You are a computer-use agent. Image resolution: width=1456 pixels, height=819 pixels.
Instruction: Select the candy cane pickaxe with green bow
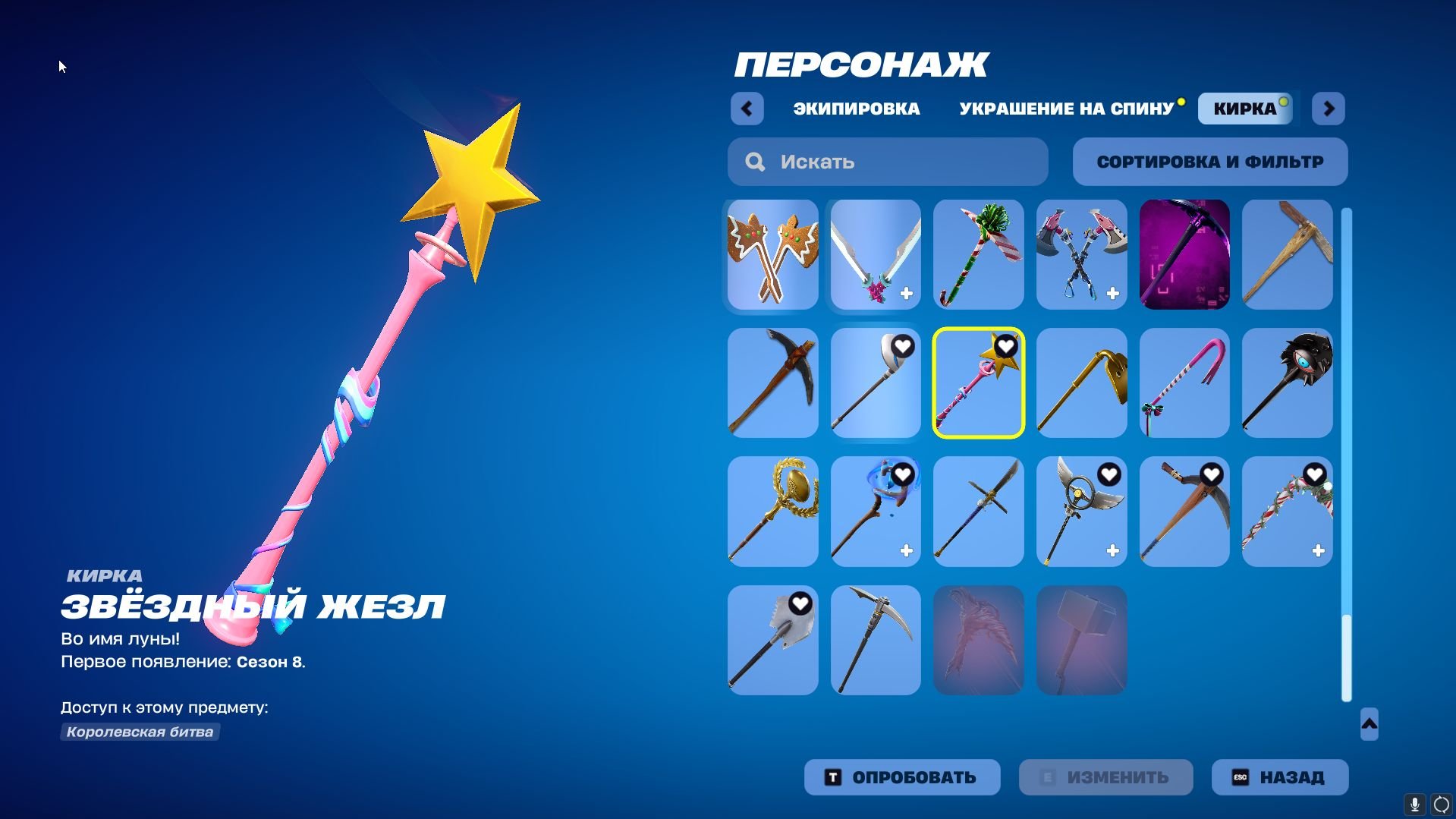(x=978, y=254)
